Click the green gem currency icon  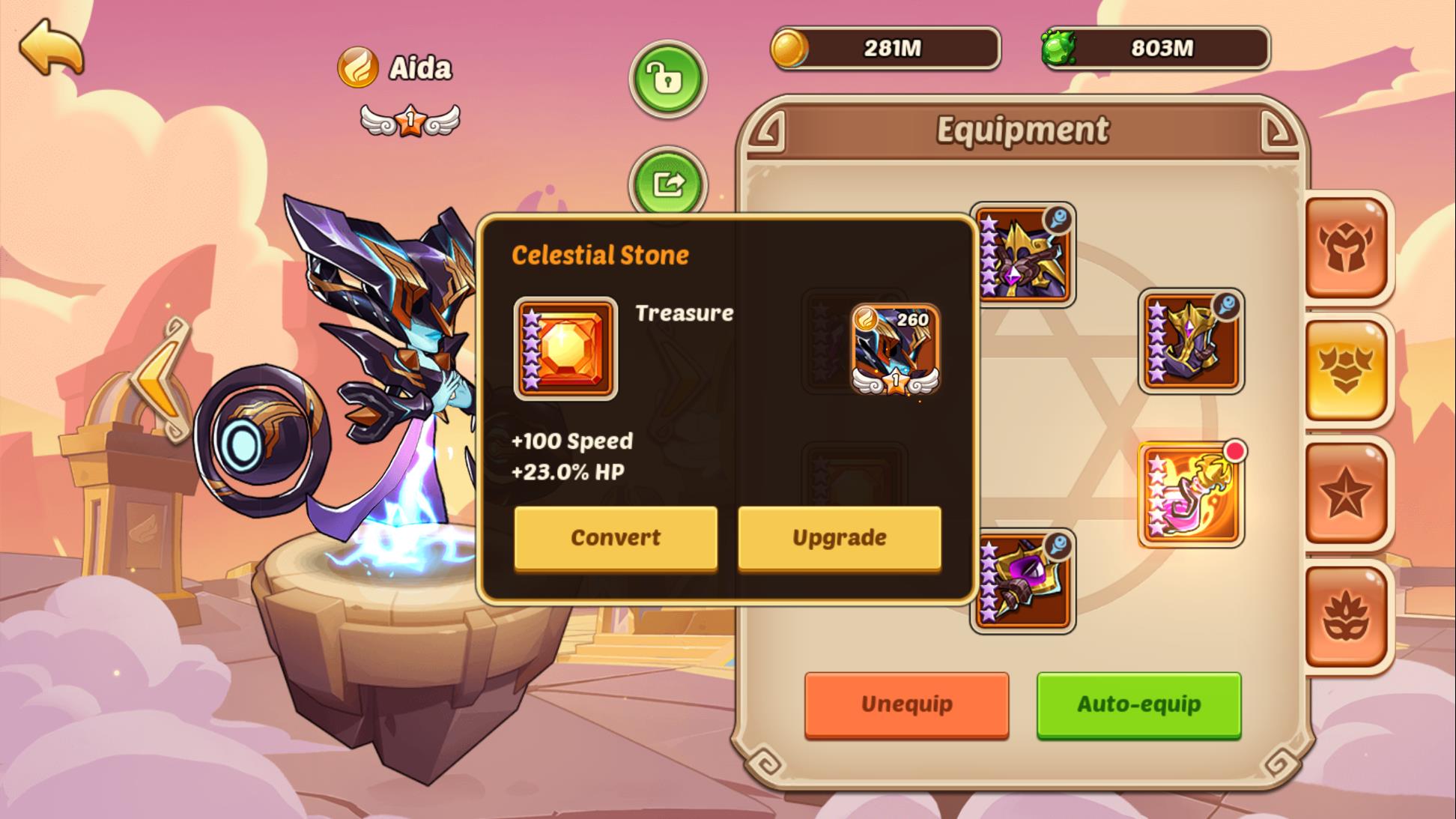(1064, 47)
